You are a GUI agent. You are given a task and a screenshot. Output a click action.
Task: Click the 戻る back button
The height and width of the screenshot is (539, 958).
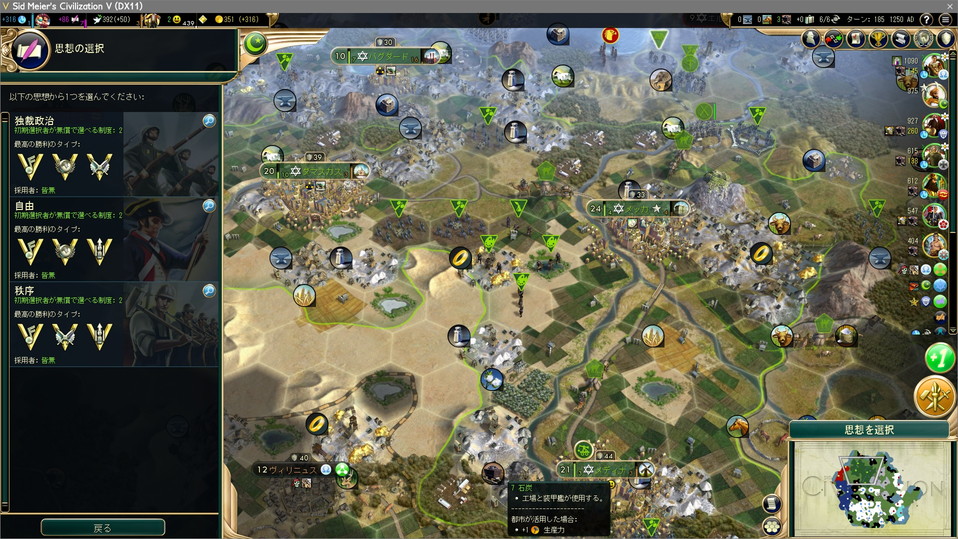[x=103, y=527]
